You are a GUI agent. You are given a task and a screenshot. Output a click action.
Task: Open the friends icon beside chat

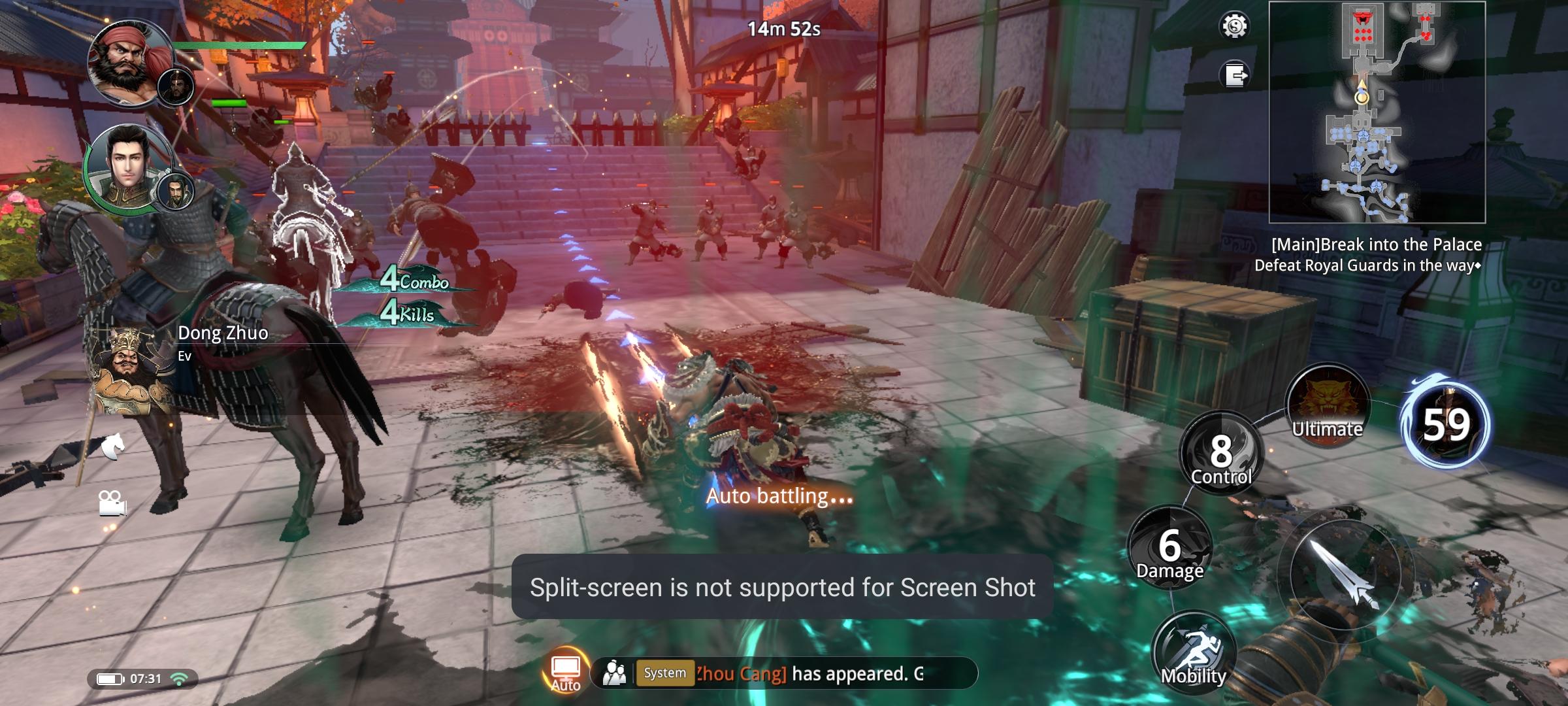[x=614, y=673]
